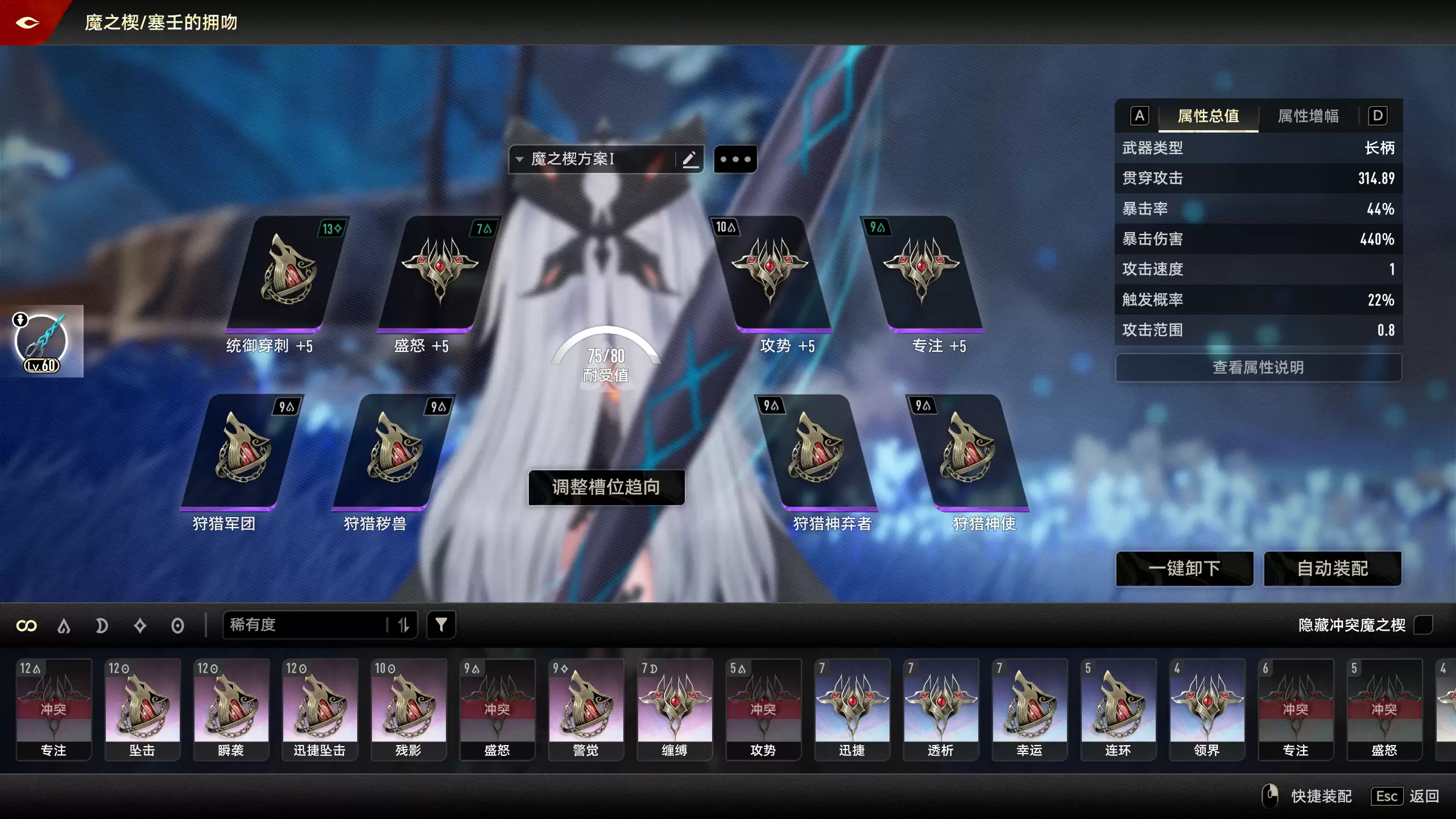
Task: Click the equipped 狩猎秽兽 wedge slot
Action: point(394,452)
